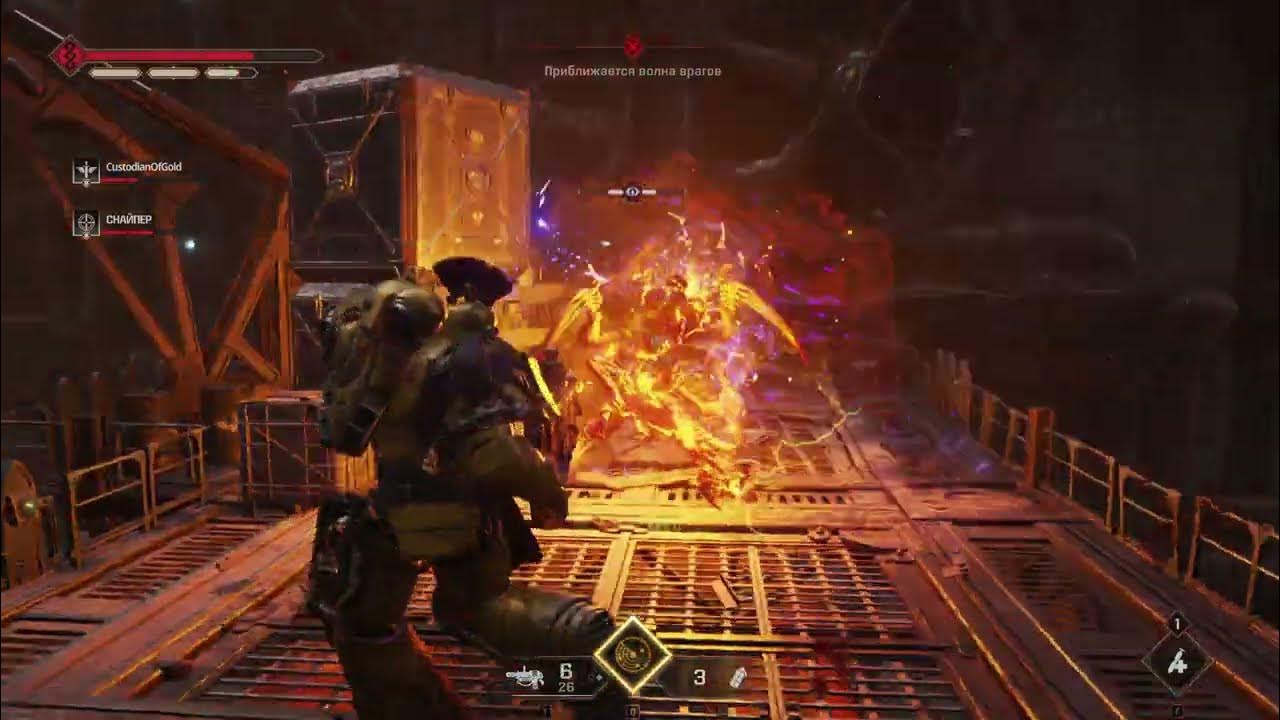Image resolution: width=1280 pixels, height=720 pixels.
Task: Select the СНАЙПЕР teammate entry
Action: (115, 223)
